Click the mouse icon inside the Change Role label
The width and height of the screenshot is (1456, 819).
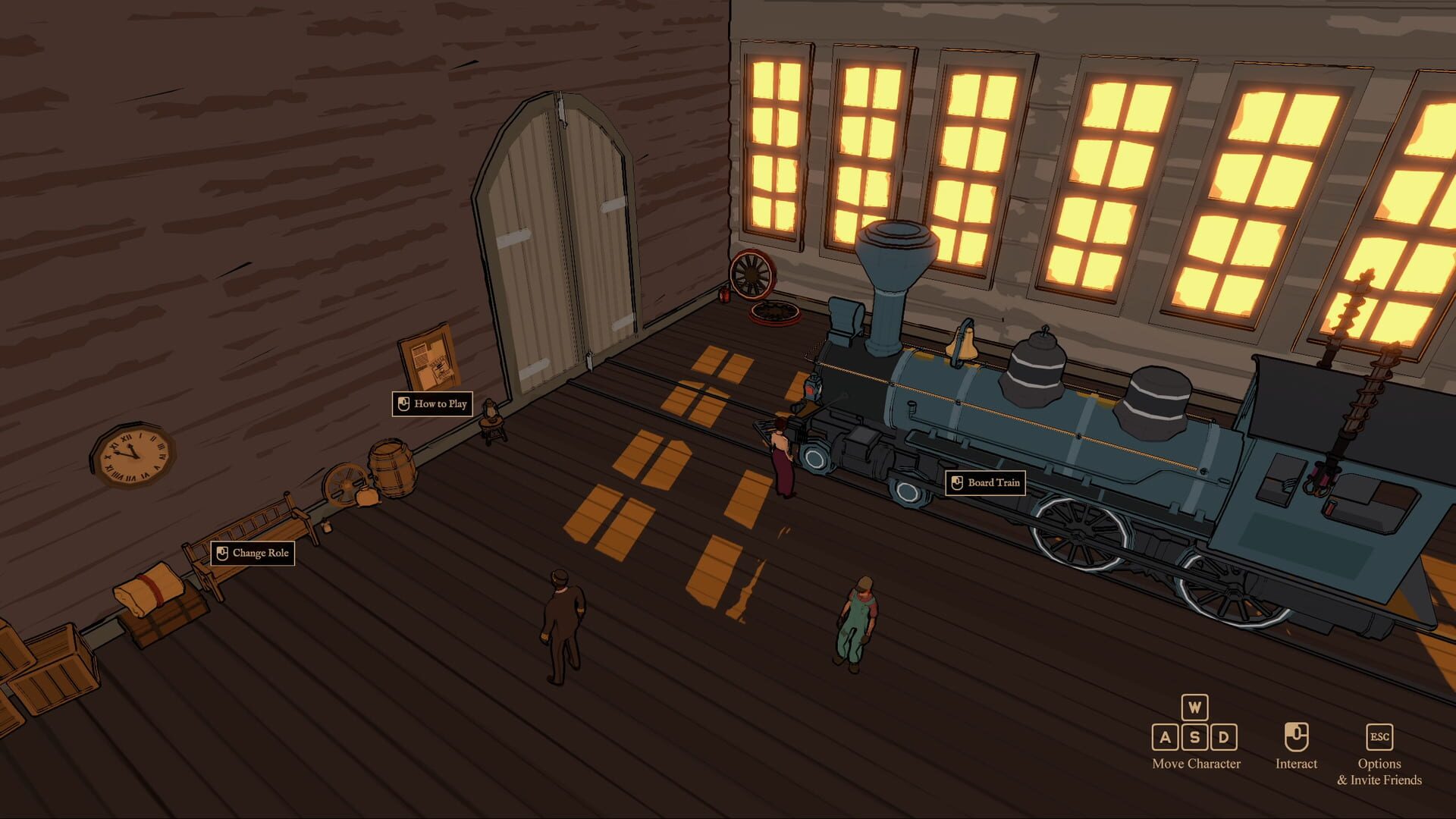[223, 553]
